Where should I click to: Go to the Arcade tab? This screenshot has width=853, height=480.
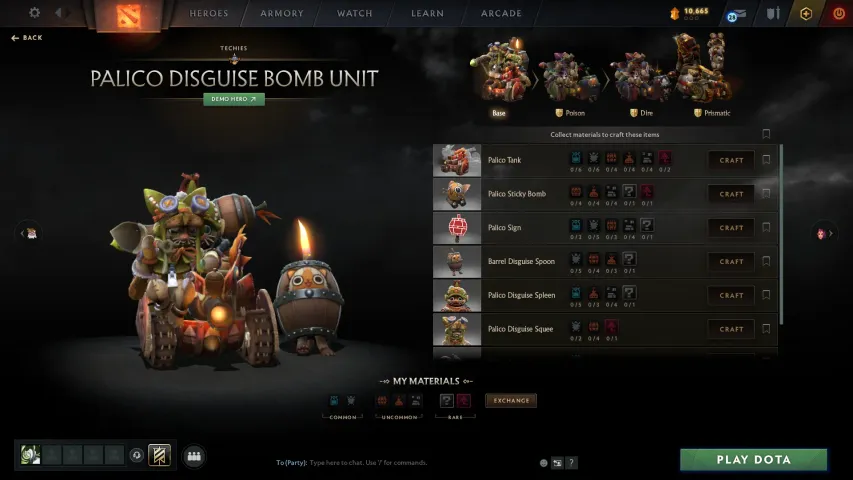[x=501, y=14]
